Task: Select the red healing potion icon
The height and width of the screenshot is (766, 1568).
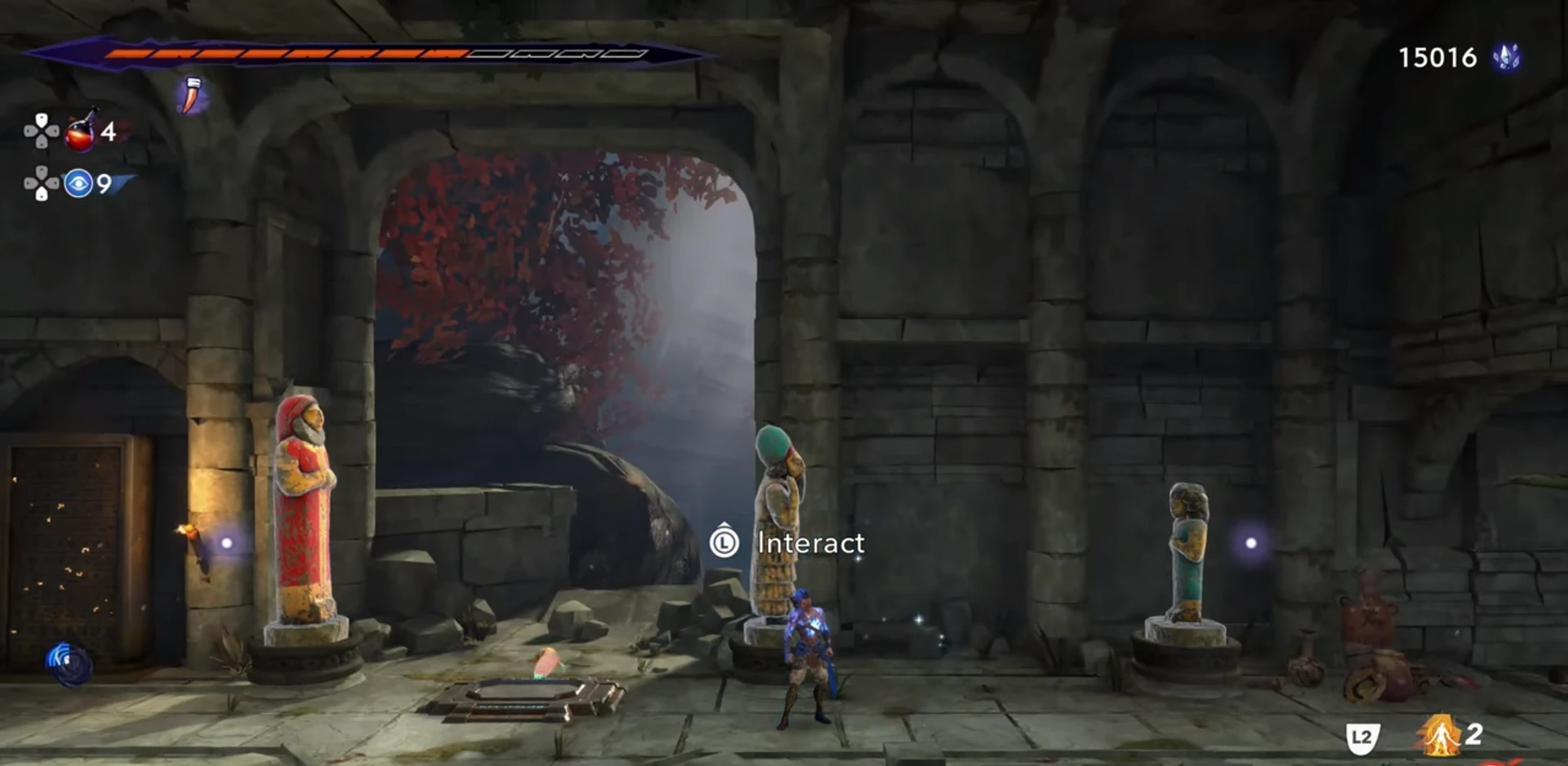Action: [x=81, y=132]
